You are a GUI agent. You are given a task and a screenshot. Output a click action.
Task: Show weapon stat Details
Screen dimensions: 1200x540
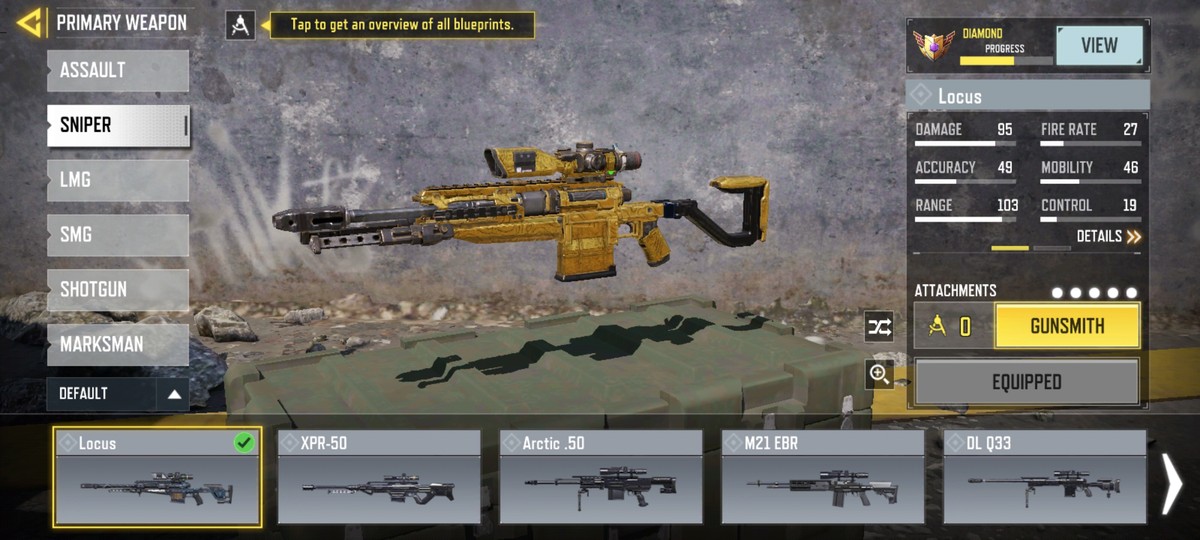point(1108,237)
